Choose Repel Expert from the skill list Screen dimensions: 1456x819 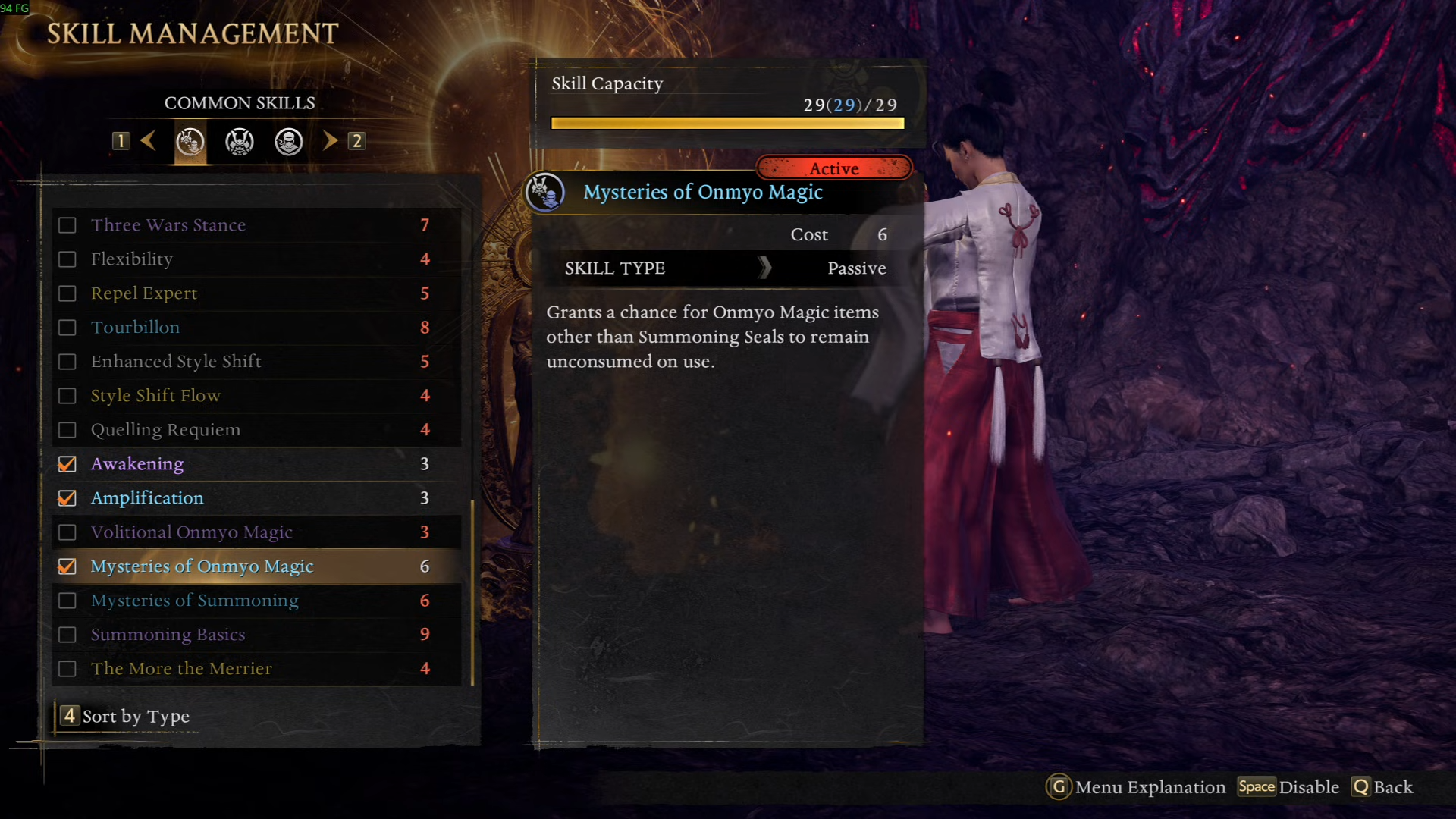click(x=144, y=293)
